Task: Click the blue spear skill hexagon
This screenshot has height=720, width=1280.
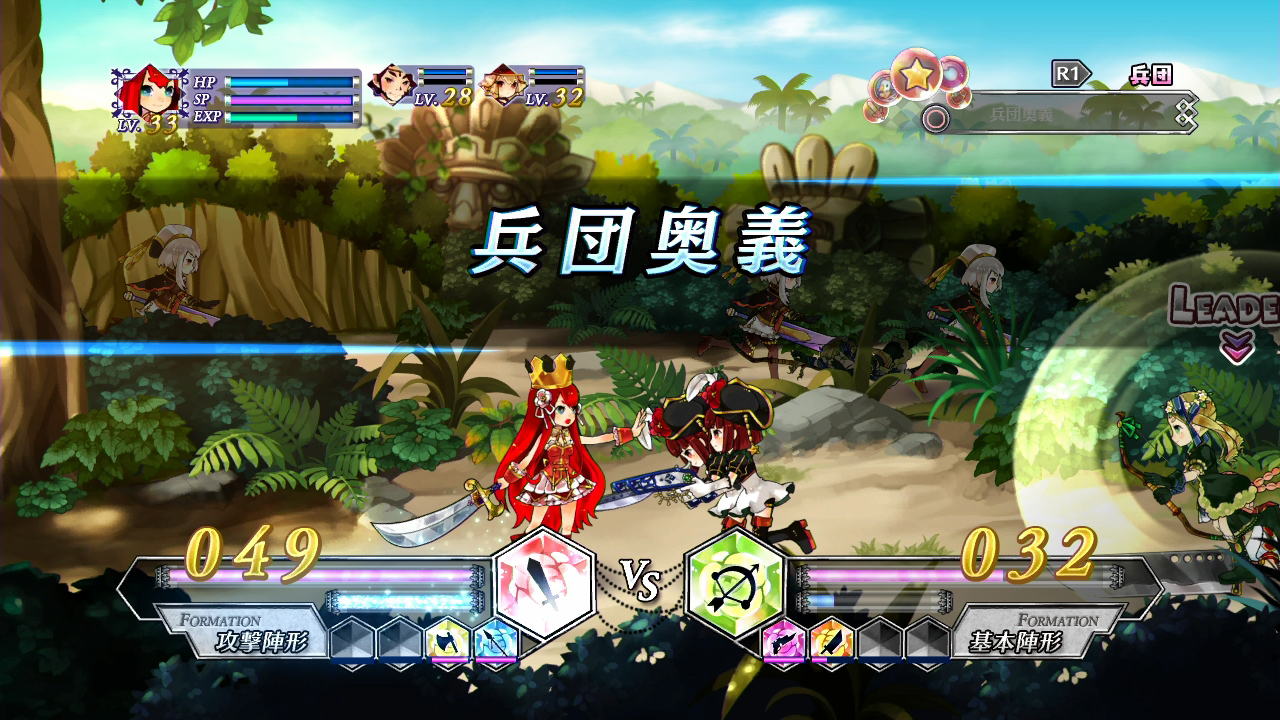Action: [x=494, y=643]
